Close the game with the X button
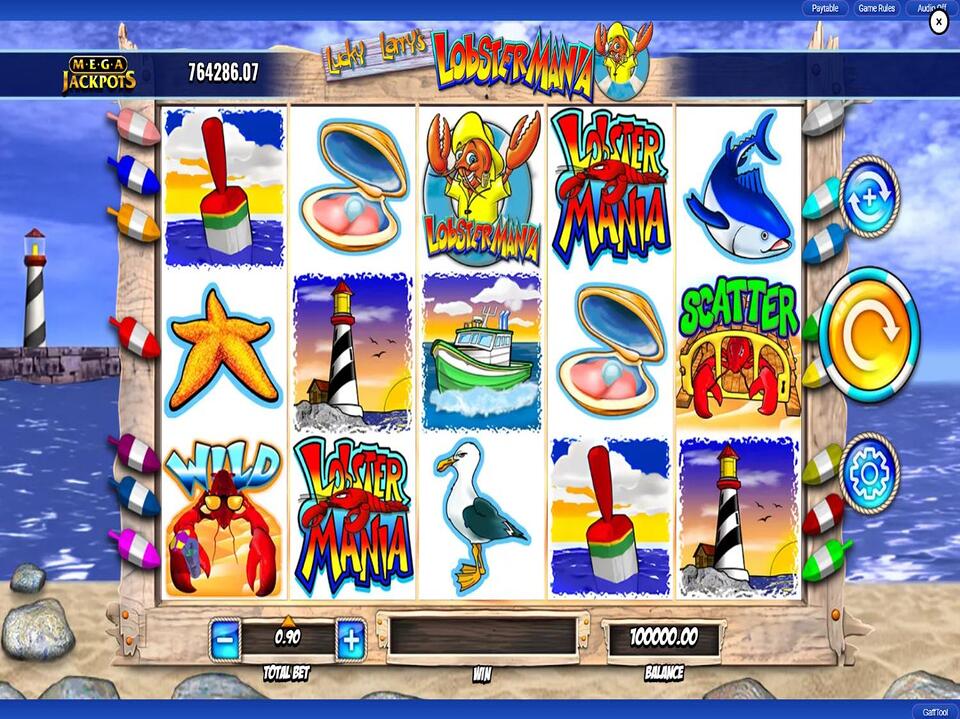The height and width of the screenshot is (719, 960). (938, 23)
